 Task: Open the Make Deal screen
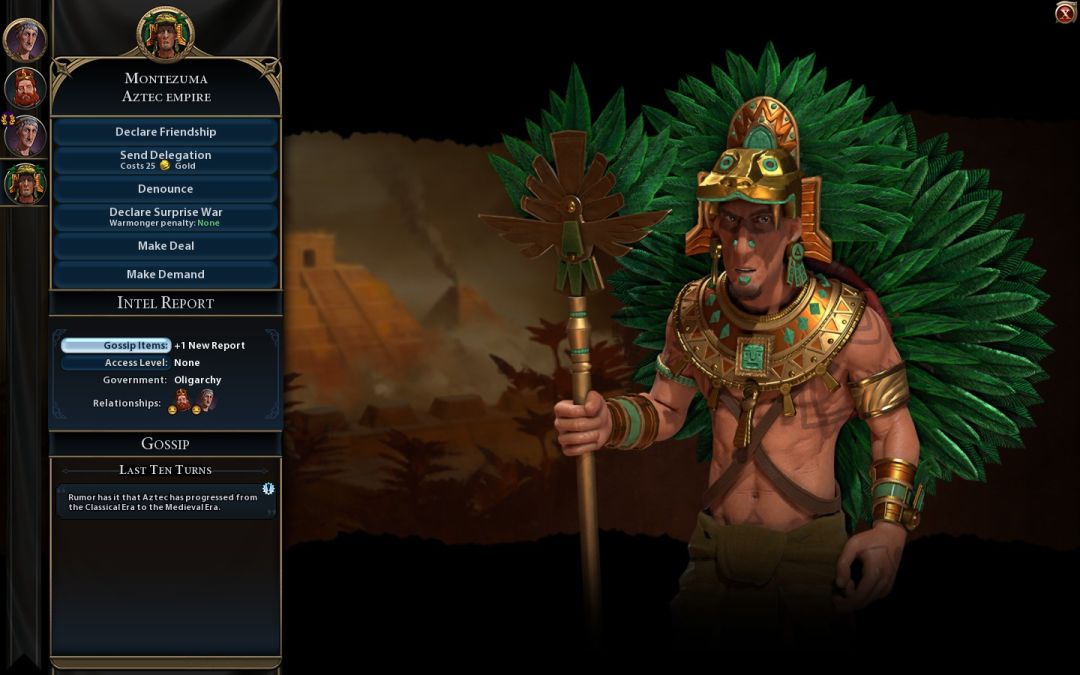point(165,246)
